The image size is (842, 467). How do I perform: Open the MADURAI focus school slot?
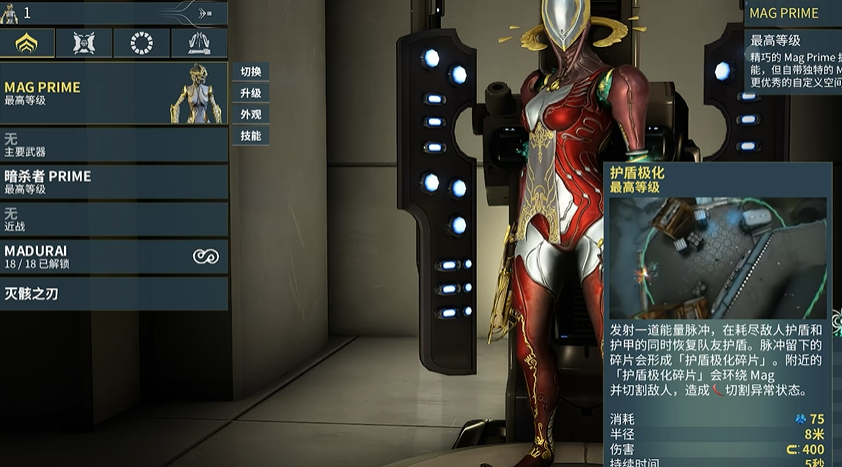coord(114,256)
